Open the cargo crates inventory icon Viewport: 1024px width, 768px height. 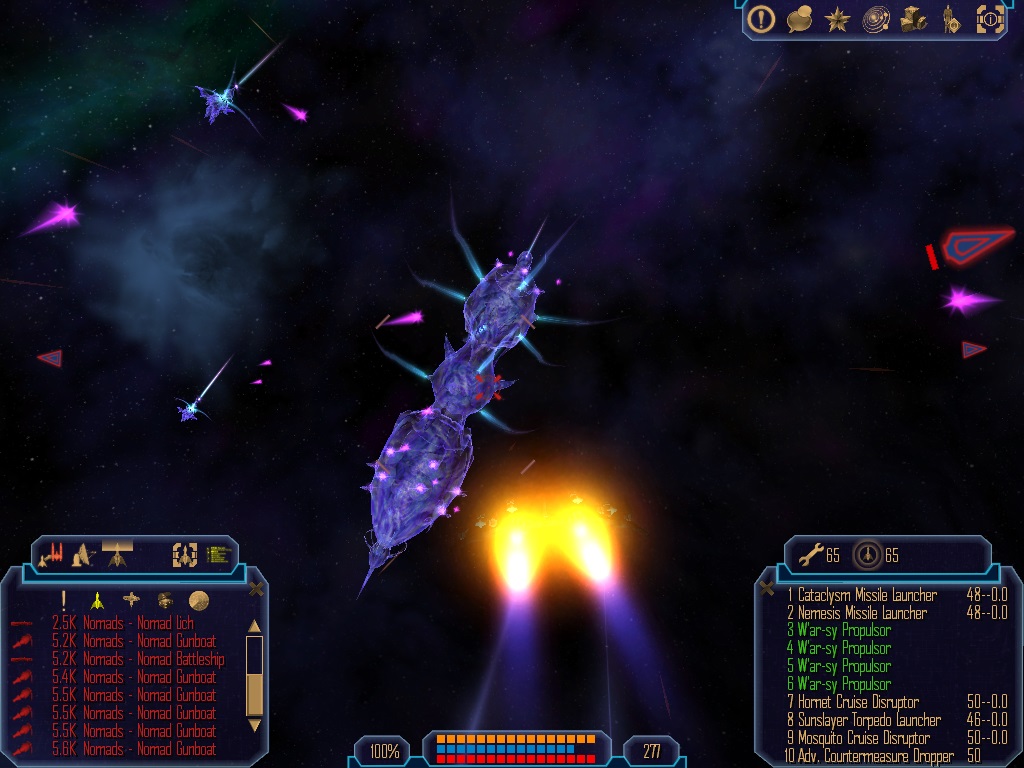click(913, 18)
